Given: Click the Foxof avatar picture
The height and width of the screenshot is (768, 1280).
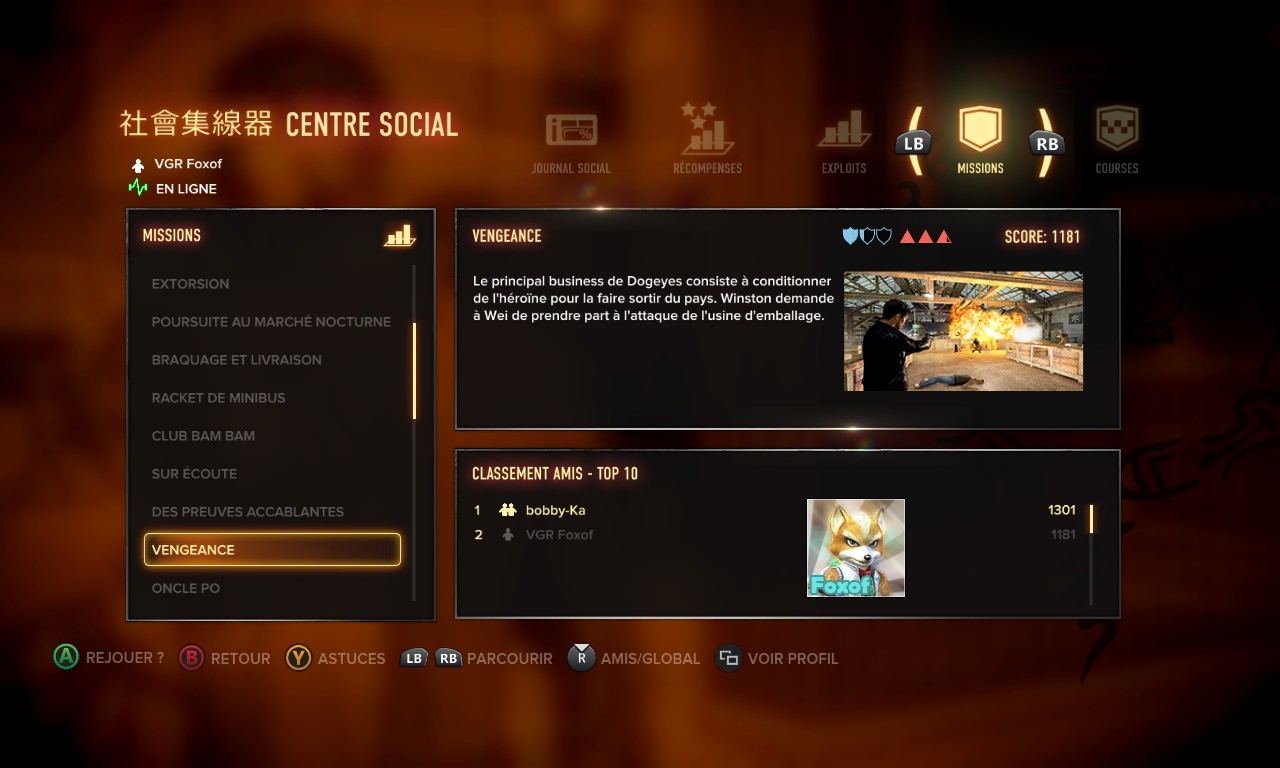Looking at the screenshot, I should point(856,548).
